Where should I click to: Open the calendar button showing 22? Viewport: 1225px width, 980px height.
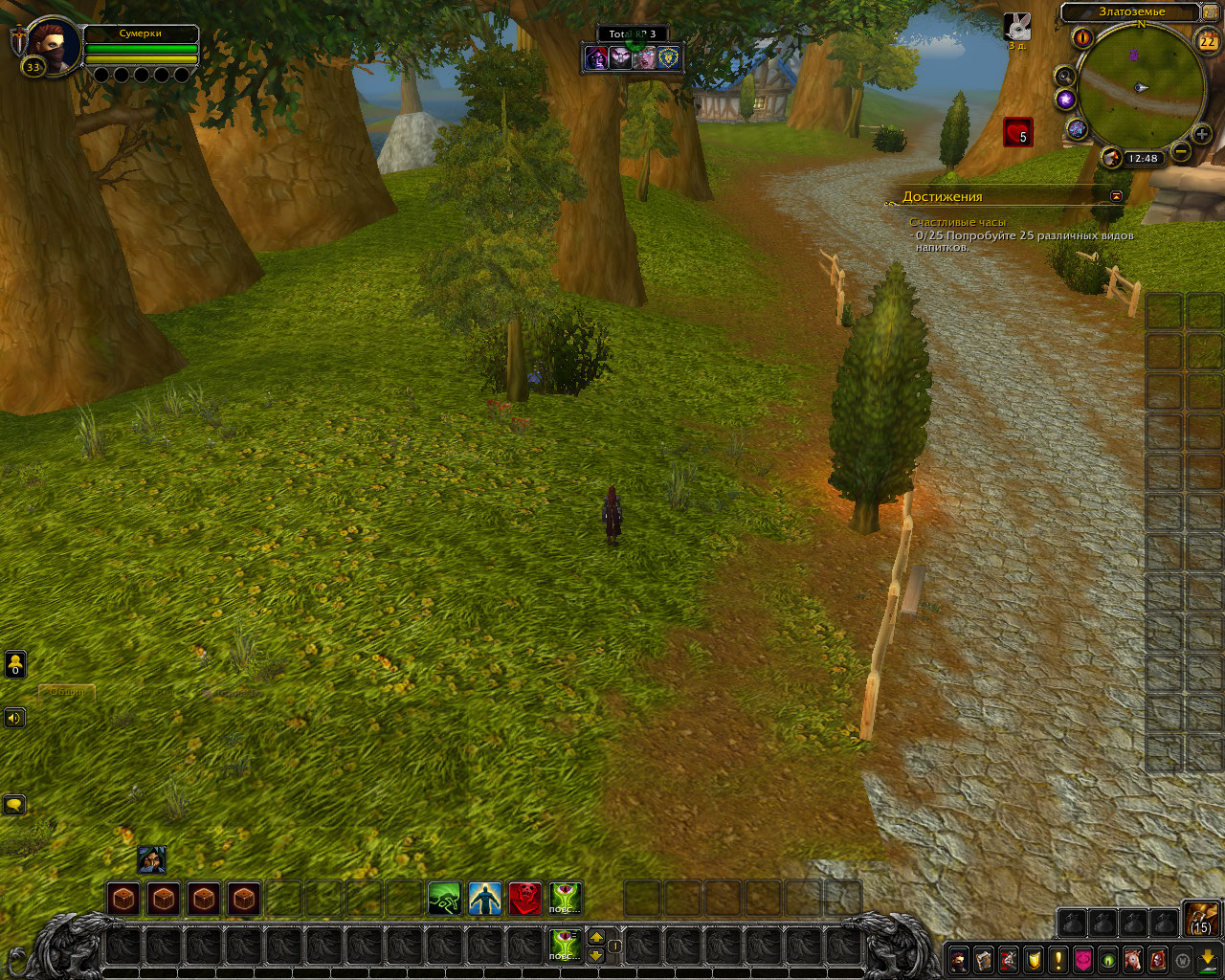click(1207, 40)
